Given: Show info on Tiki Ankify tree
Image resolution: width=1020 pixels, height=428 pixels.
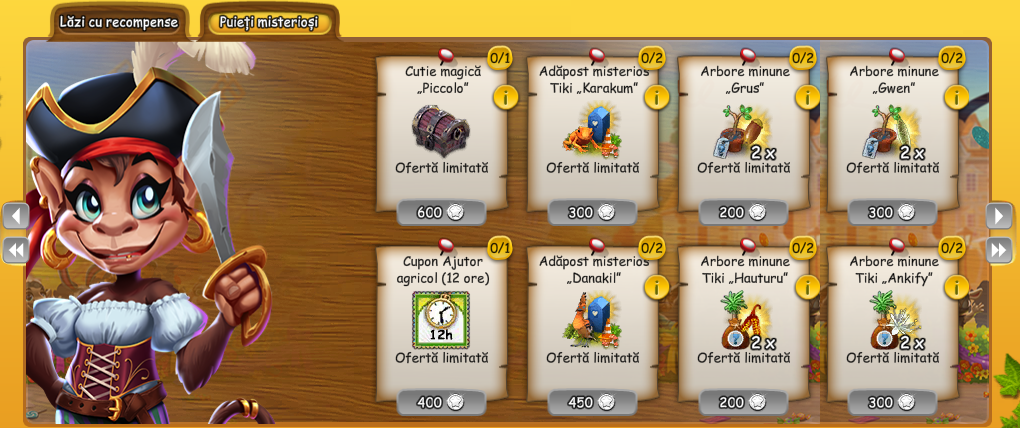Looking at the screenshot, I should 956,287.
